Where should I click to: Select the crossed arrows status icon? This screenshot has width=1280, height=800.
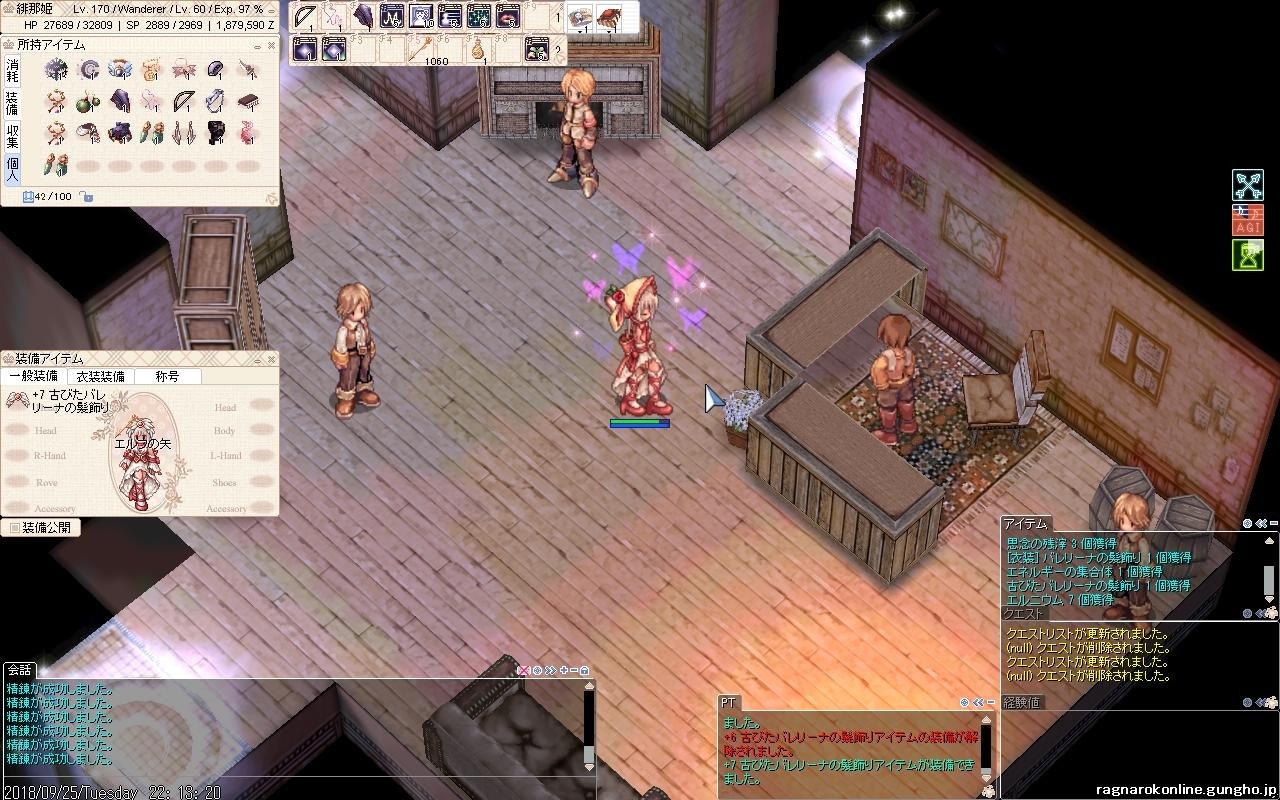(1247, 185)
